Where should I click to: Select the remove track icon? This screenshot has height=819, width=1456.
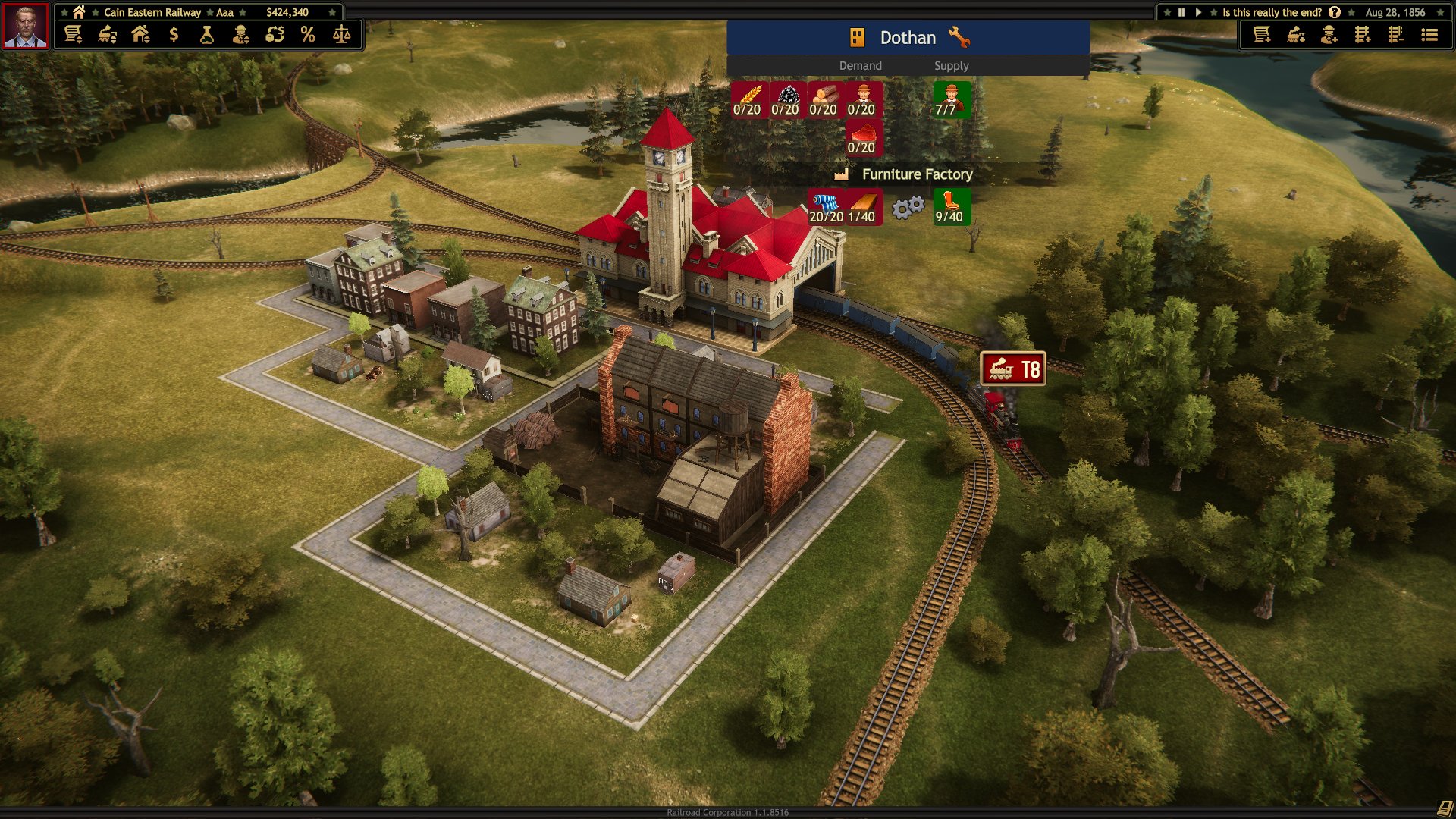[1396, 35]
